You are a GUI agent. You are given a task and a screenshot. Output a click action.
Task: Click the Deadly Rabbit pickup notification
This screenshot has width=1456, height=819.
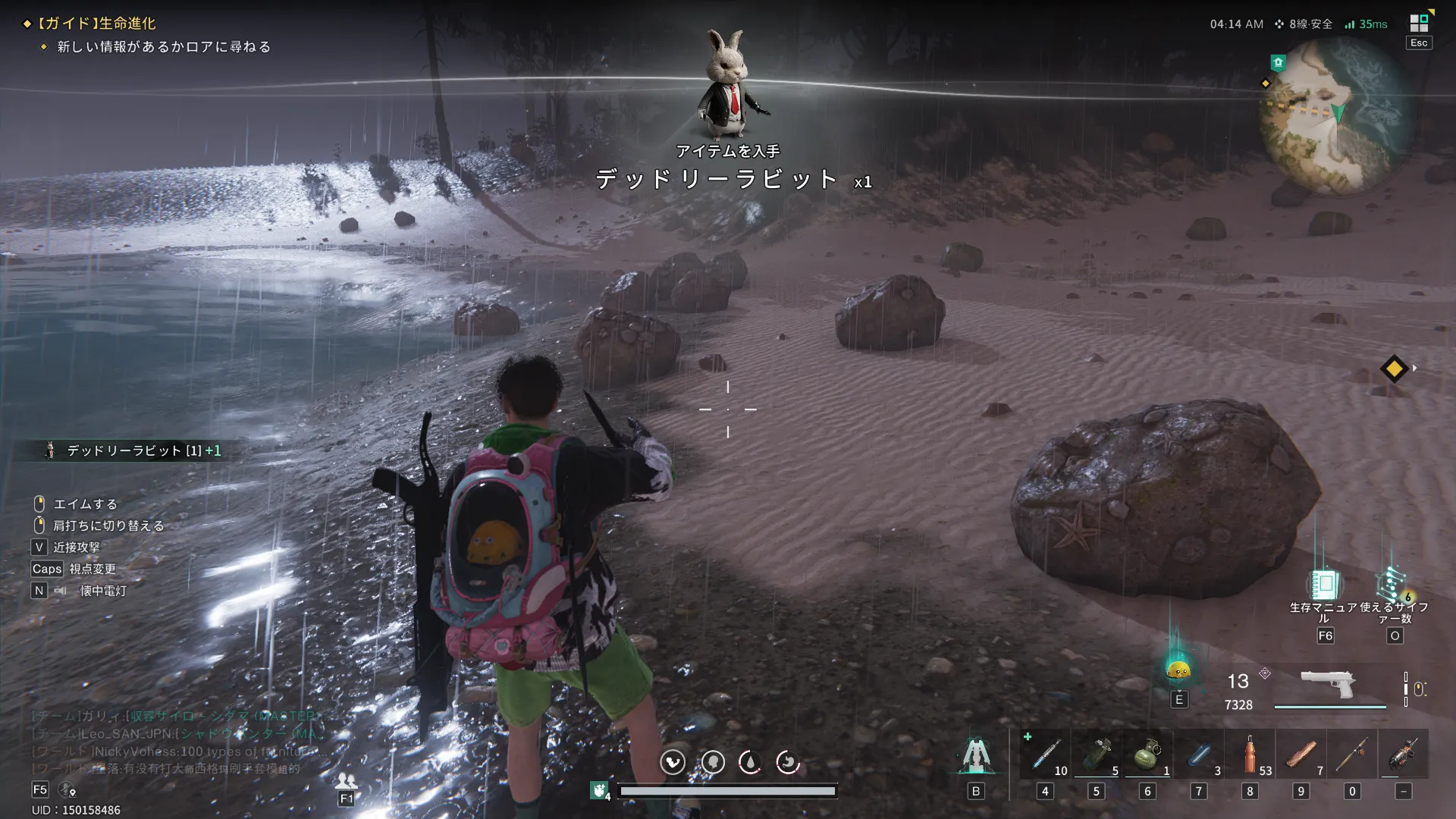(135, 450)
